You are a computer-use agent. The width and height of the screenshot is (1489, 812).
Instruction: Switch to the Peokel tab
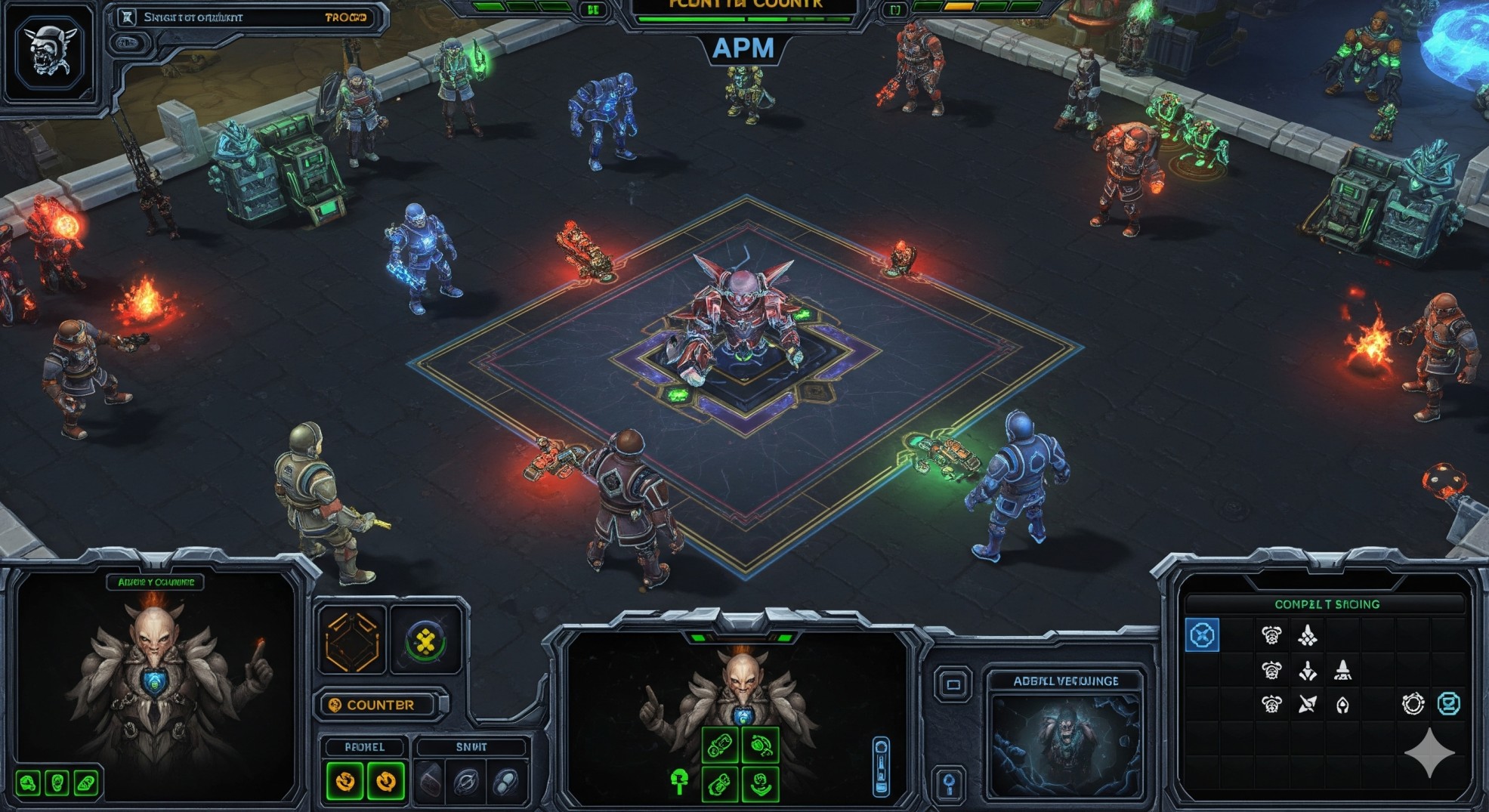pyautogui.click(x=365, y=747)
